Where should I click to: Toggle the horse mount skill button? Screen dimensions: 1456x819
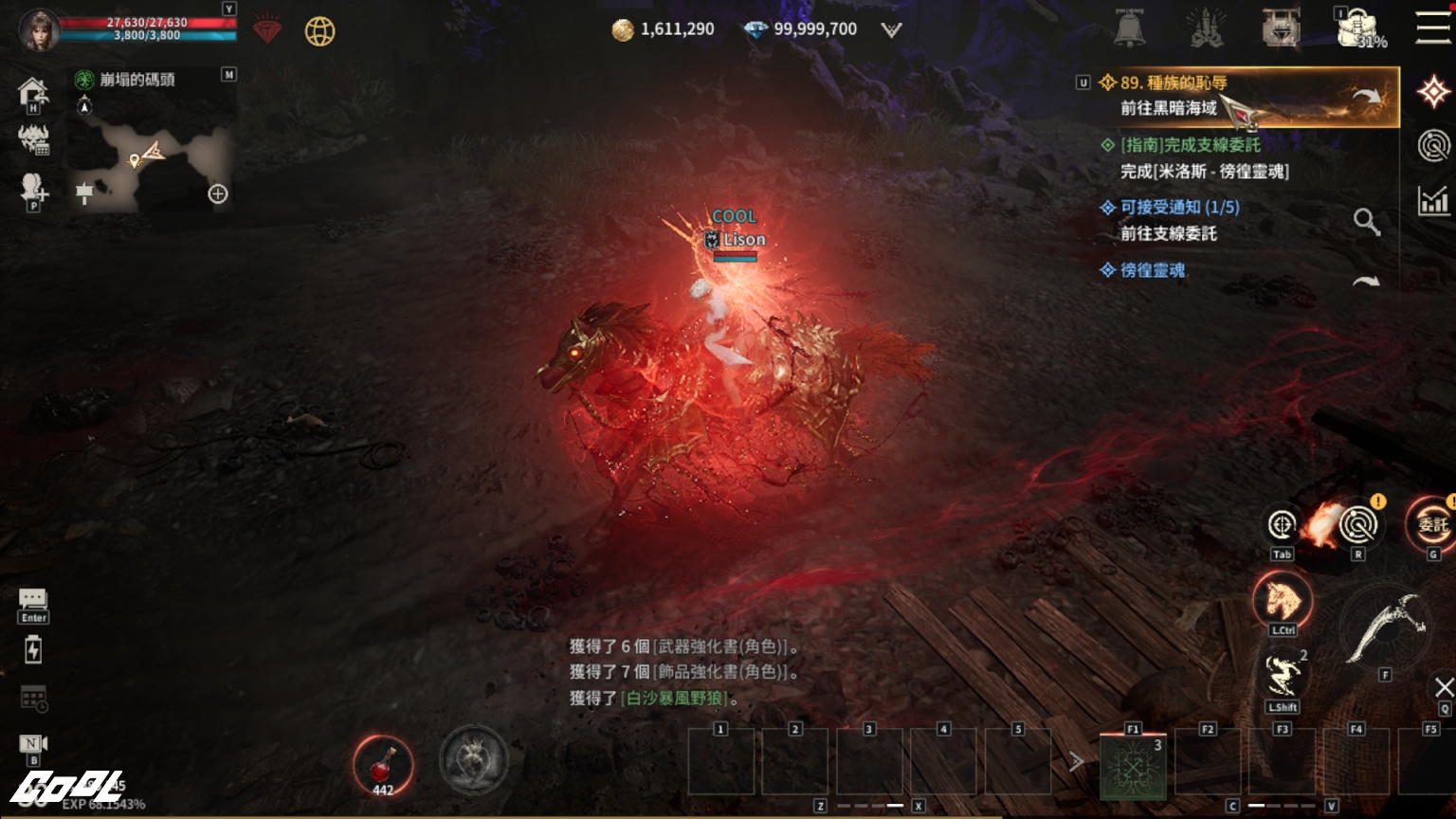(x=1282, y=600)
